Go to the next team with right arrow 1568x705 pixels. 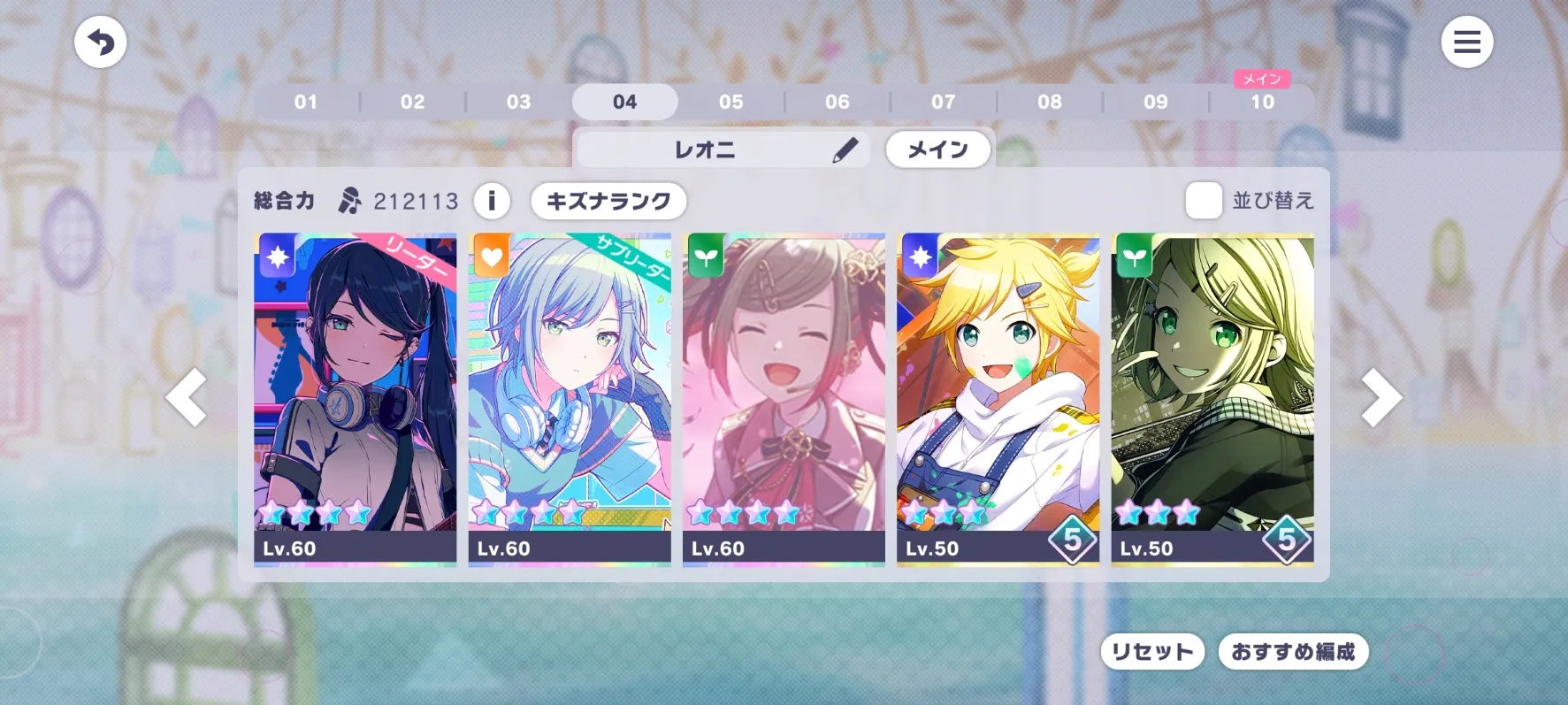point(1380,398)
